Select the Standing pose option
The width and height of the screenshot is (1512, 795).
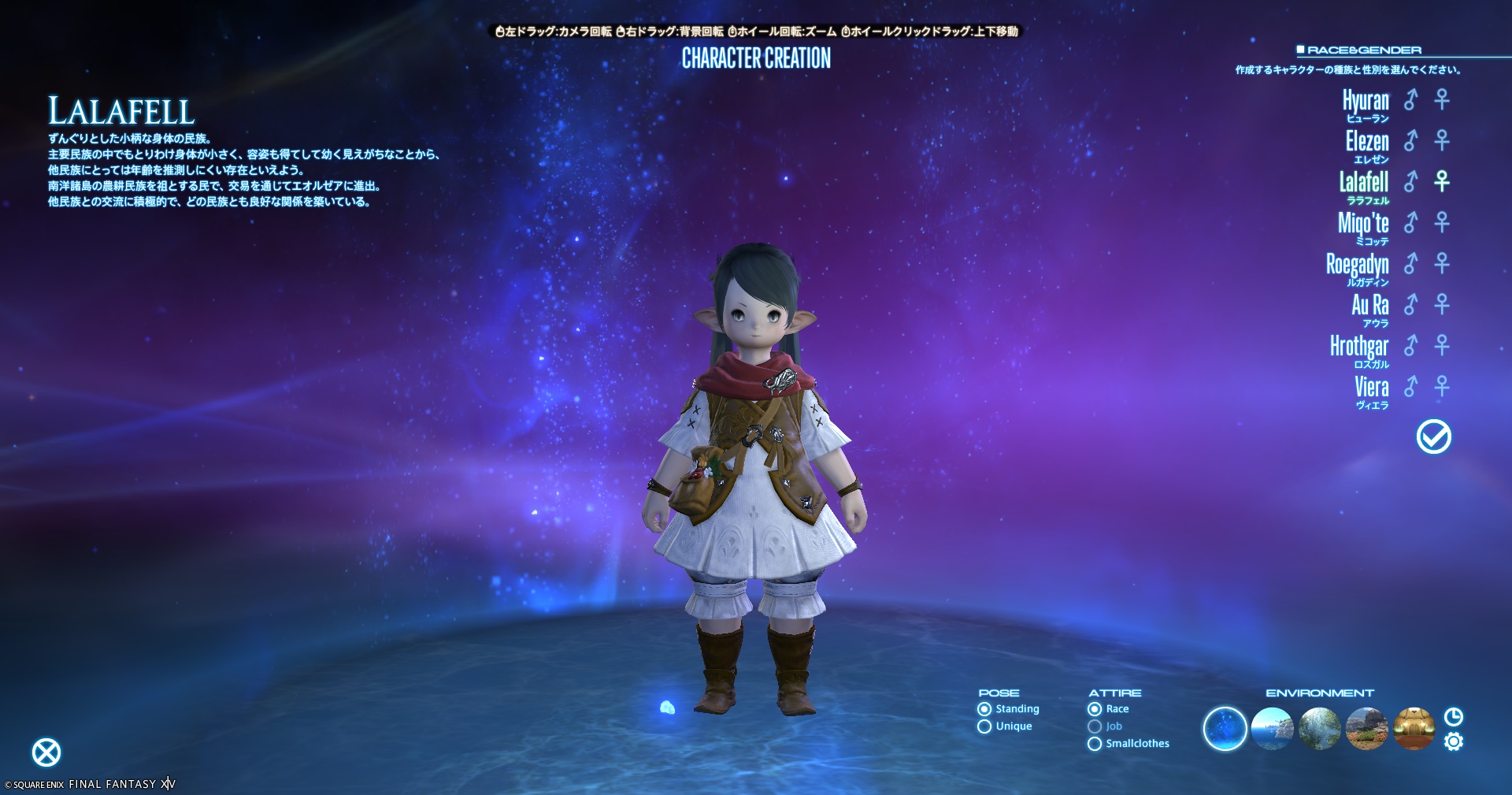984,709
